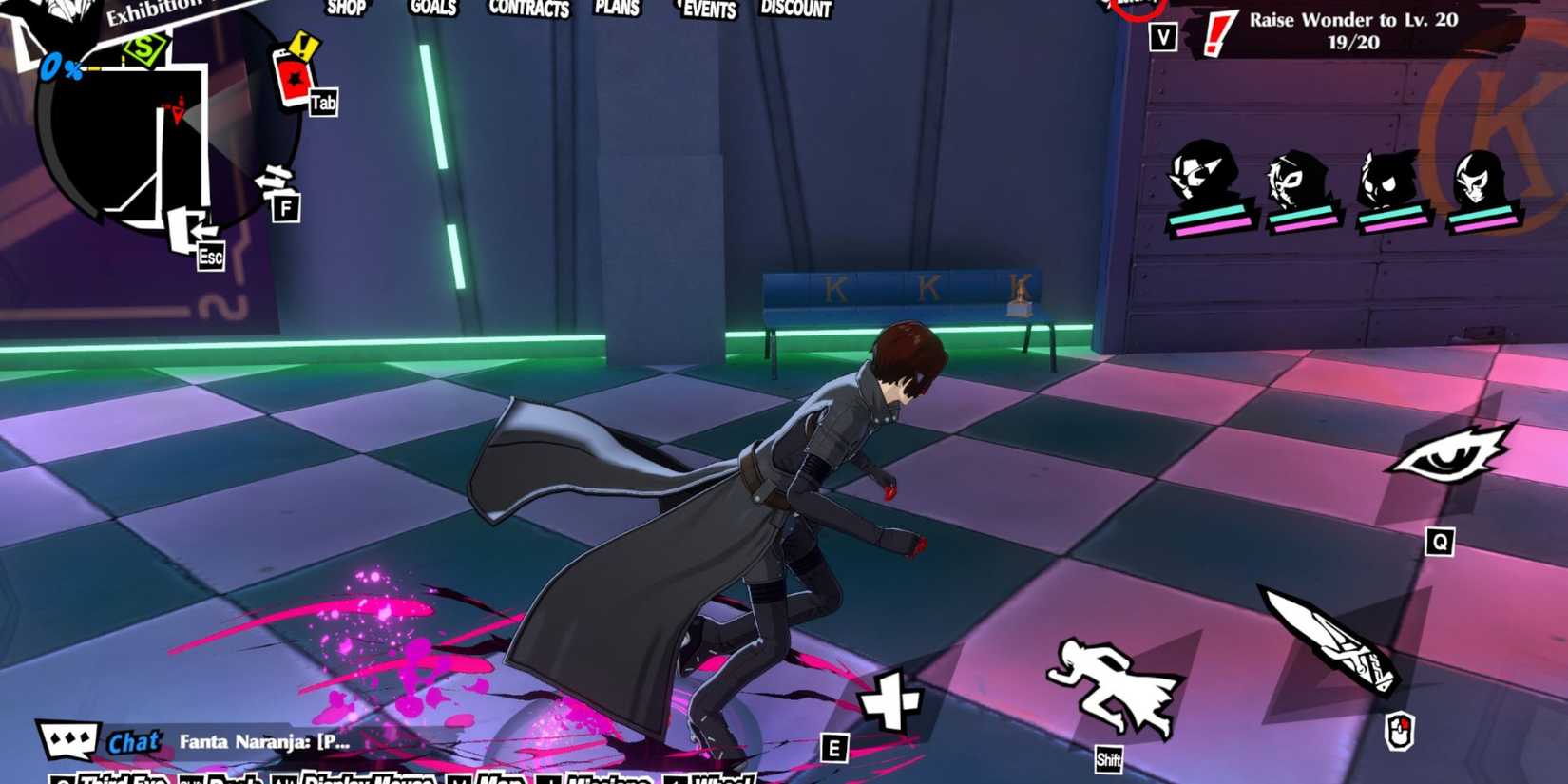Select the CONTRACTS sign
This screenshot has width=1568, height=784.
coord(528,10)
